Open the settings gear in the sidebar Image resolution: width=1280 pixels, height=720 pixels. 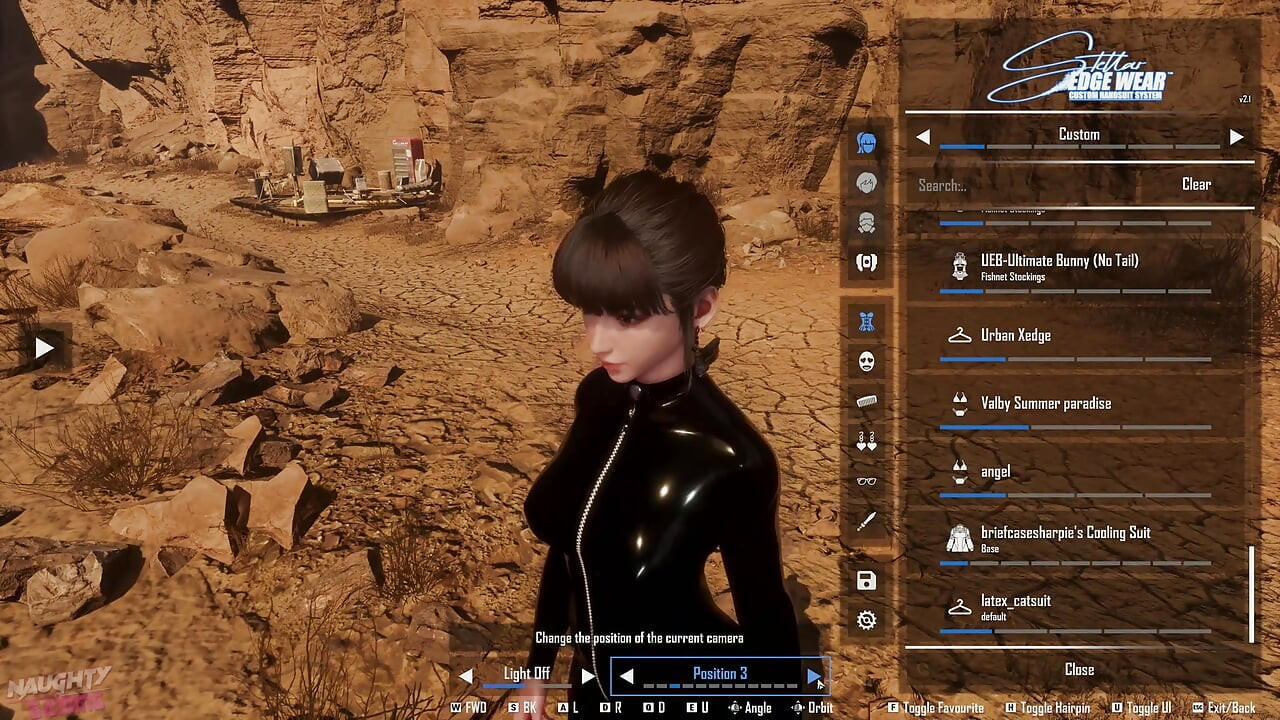(865, 622)
